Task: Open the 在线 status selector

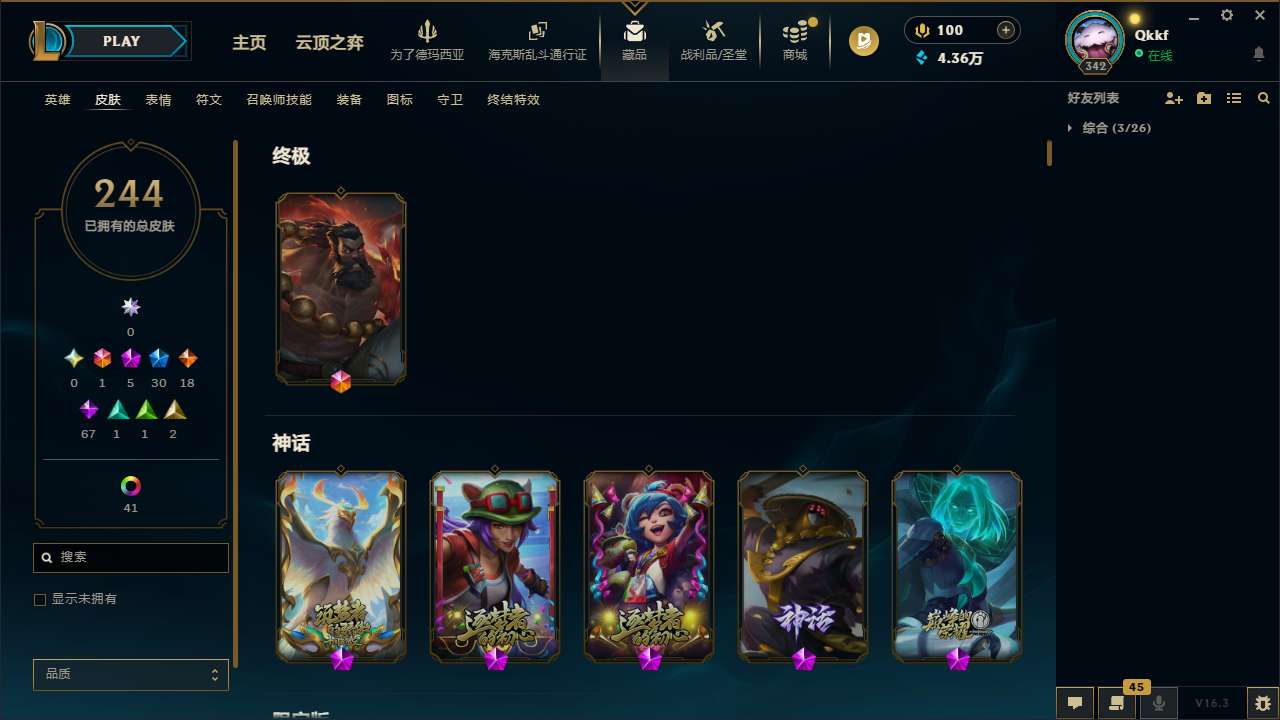Action: point(1158,56)
